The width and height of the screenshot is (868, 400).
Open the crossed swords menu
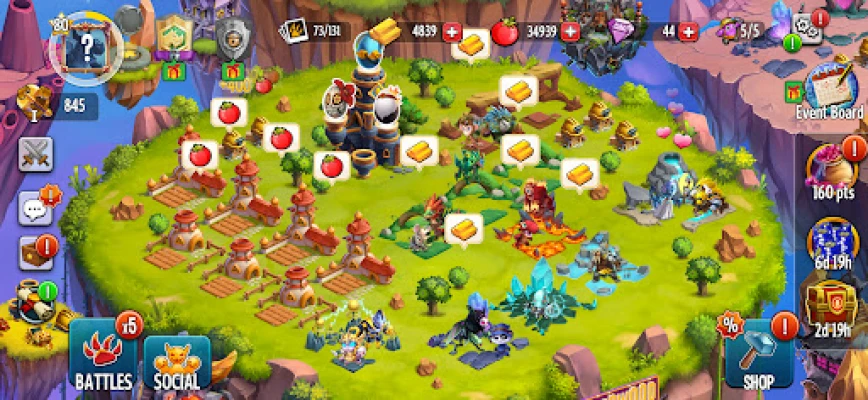tap(36, 154)
